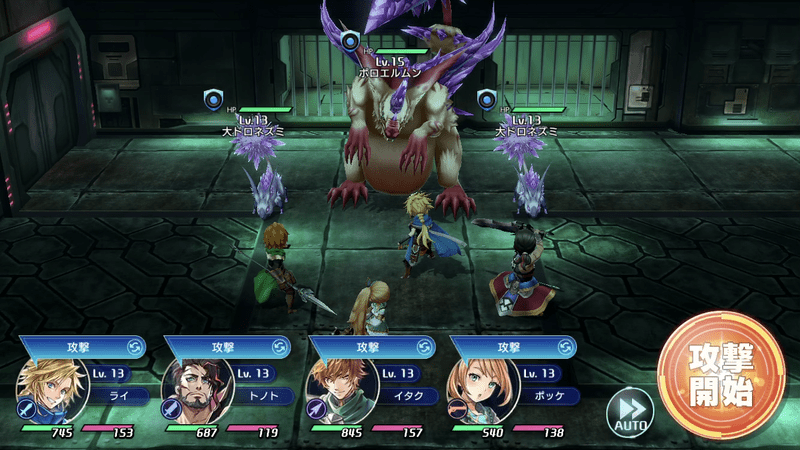Click the command swap icon above ライ
The height and width of the screenshot is (450, 800).
click(x=137, y=347)
